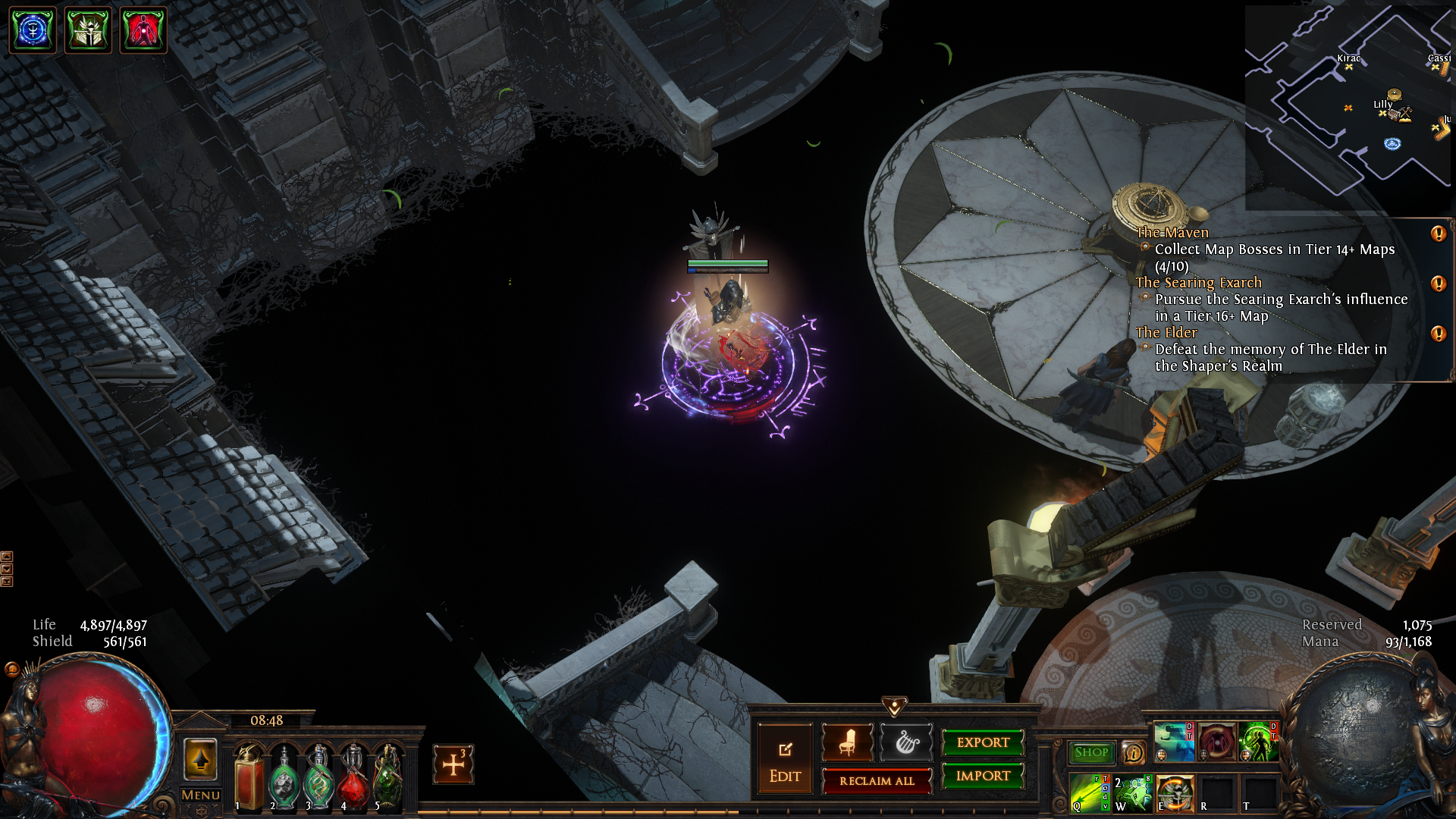This screenshot has width=1456, height=819.
Task: Open the hideout Edit mode
Action: click(785, 761)
